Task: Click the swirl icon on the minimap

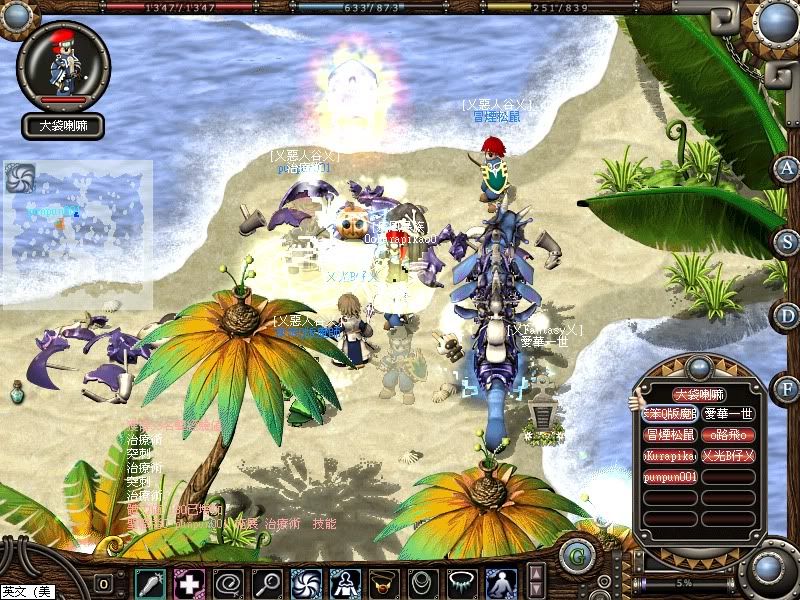Action: pyautogui.click(x=20, y=178)
